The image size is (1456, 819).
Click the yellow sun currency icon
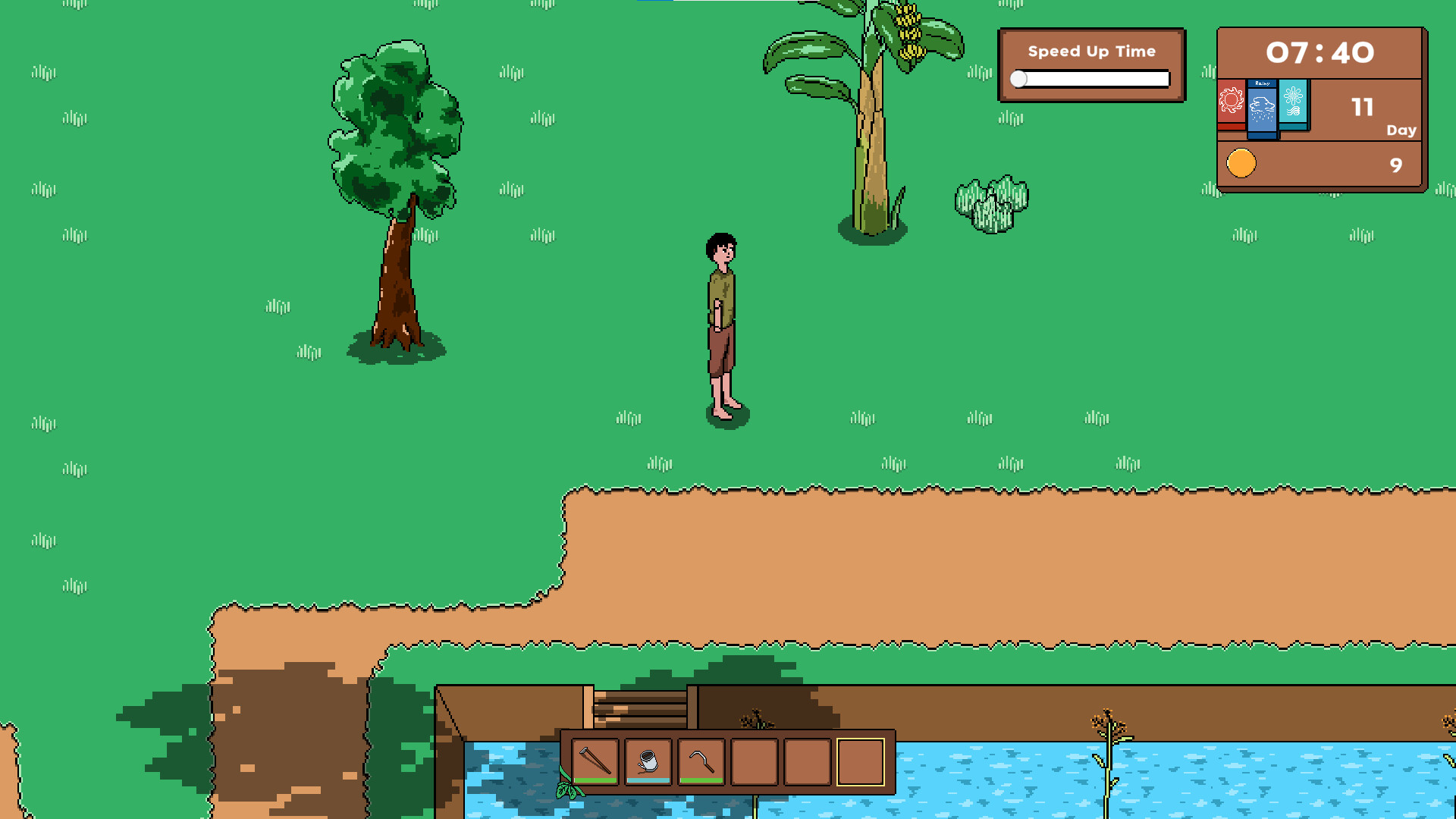1241,162
